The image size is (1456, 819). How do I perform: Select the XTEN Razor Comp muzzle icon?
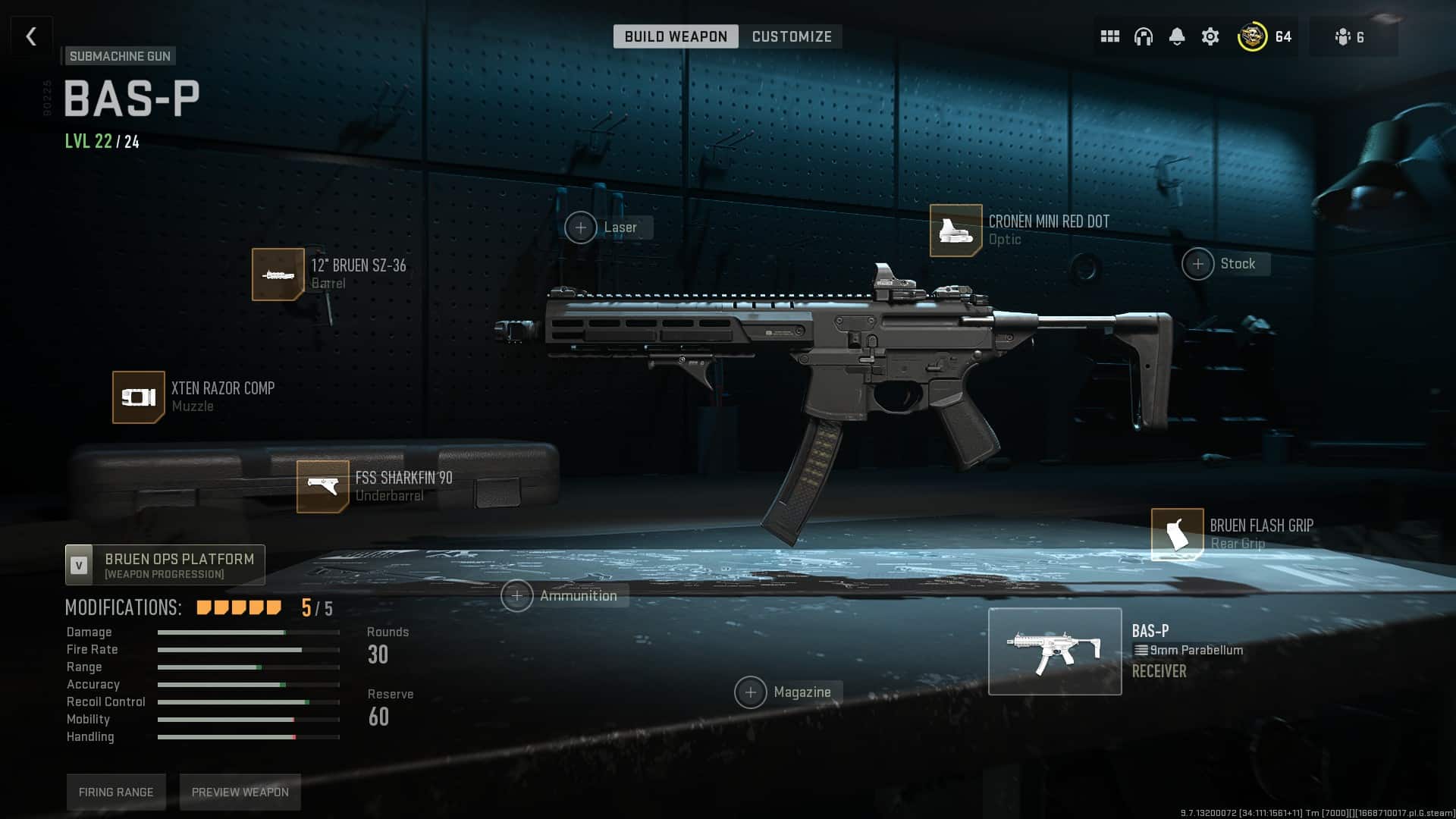coord(139,397)
